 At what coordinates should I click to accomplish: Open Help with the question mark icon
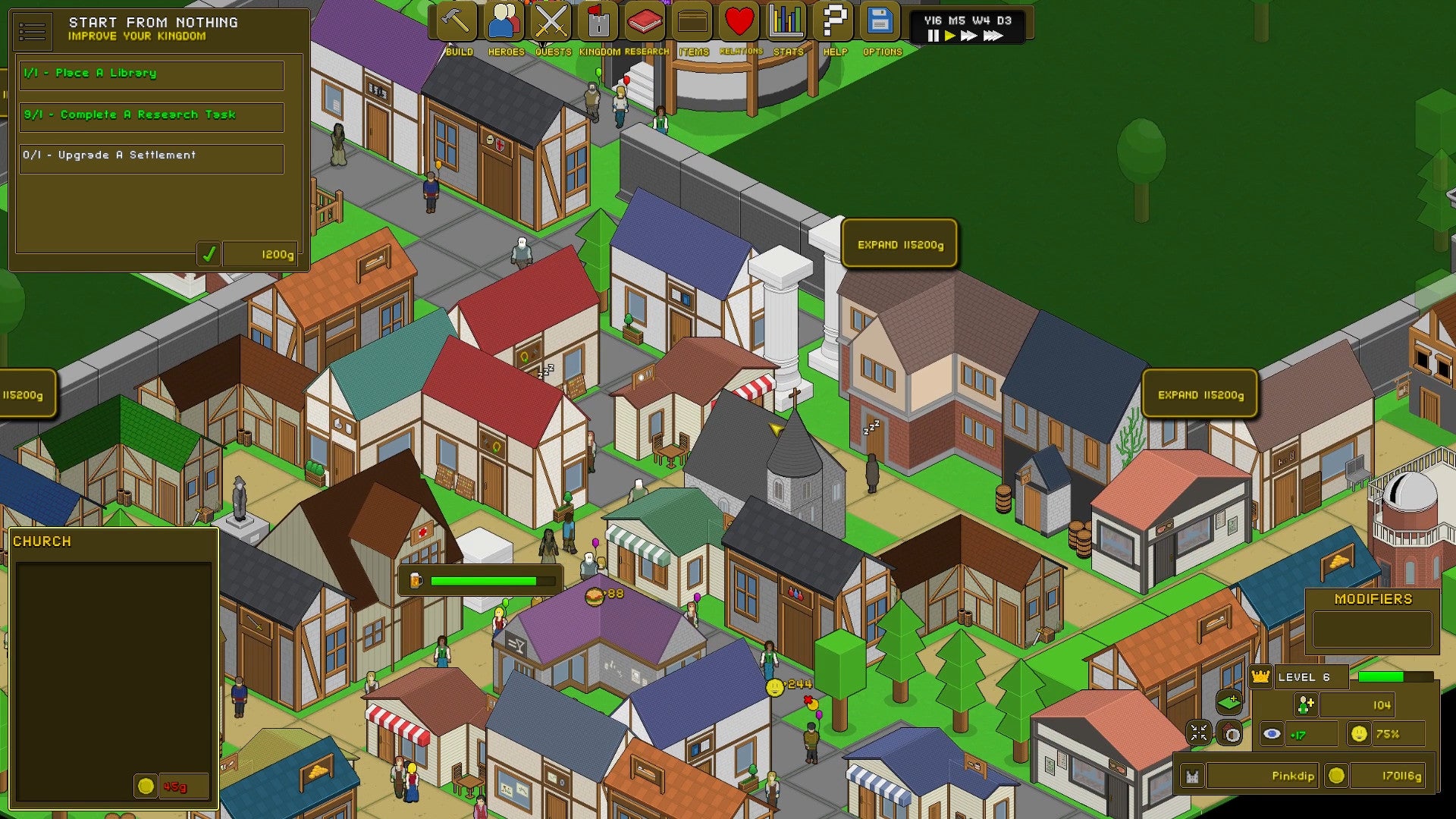click(834, 20)
